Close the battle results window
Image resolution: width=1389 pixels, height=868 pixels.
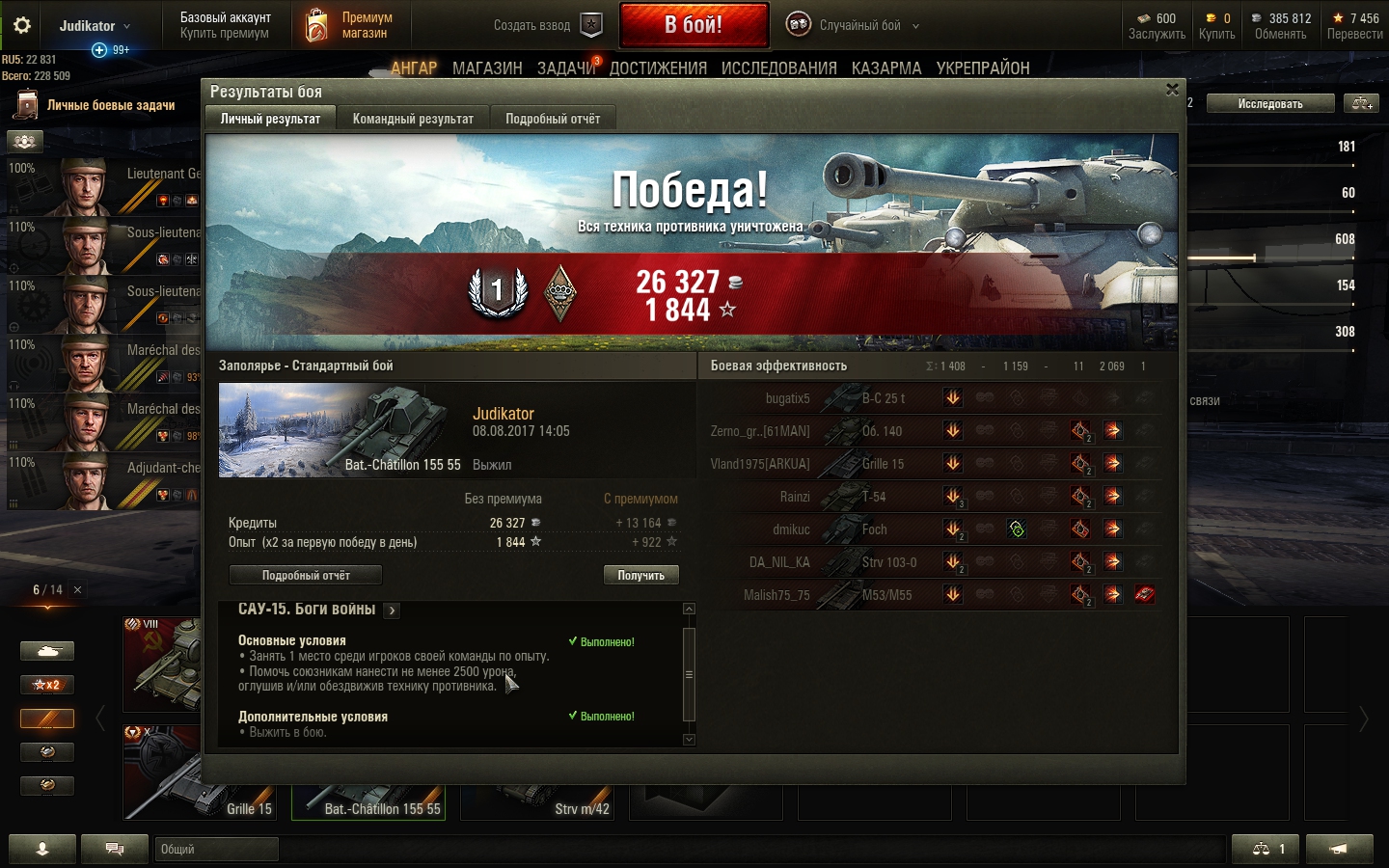click(1172, 90)
